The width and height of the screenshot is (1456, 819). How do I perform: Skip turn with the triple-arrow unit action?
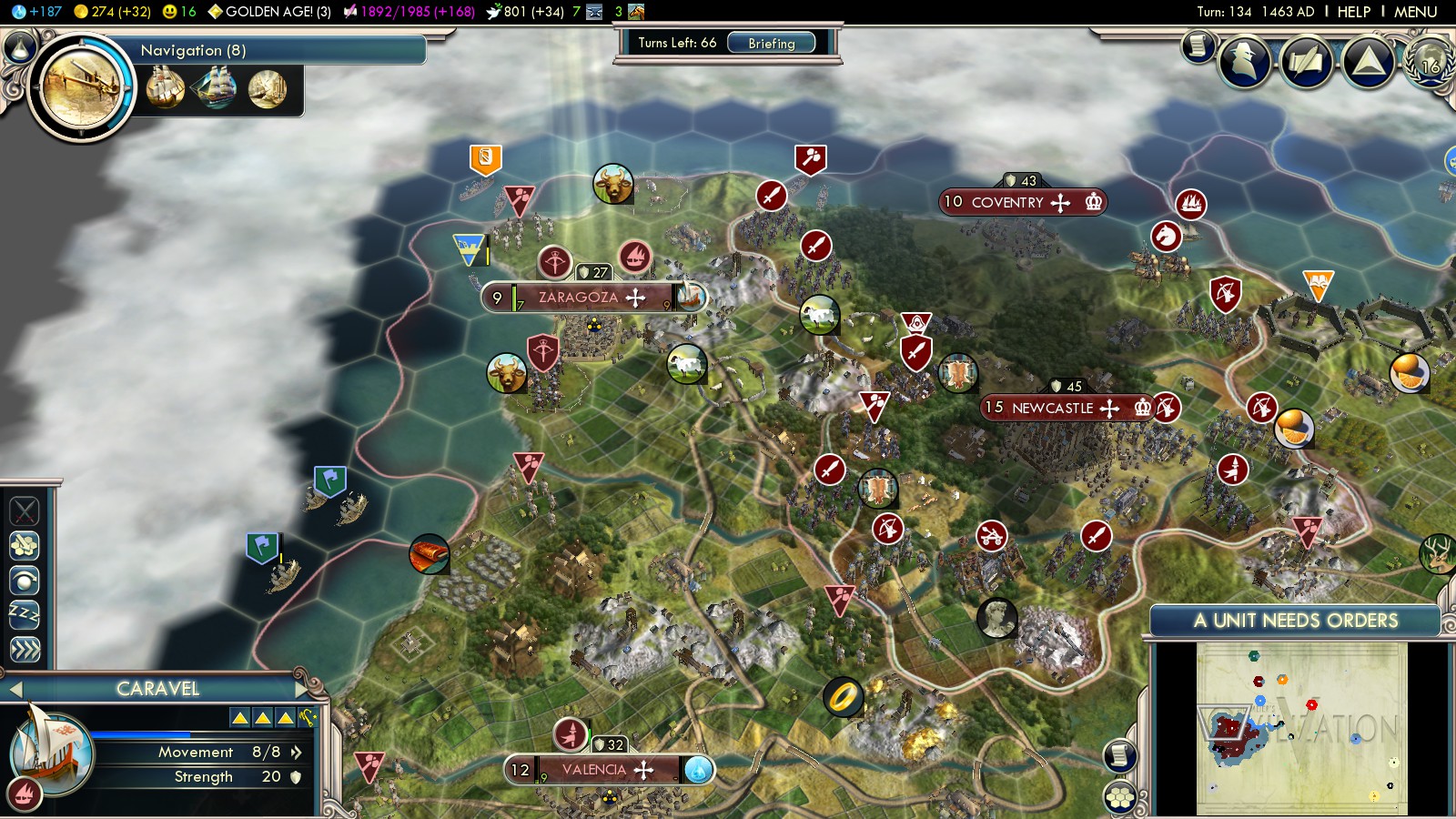pyautogui.click(x=25, y=649)
